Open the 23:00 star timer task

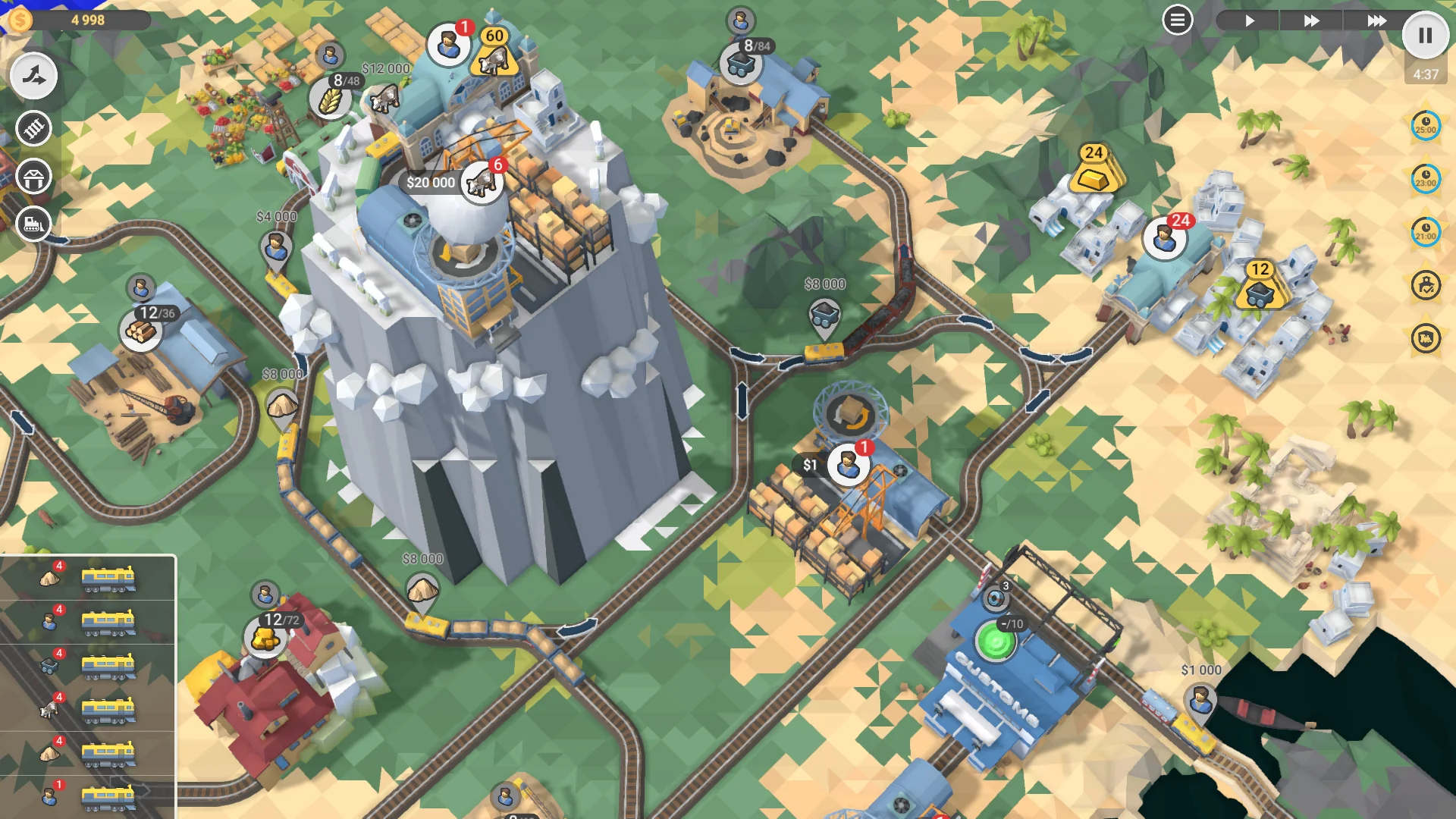point(1424,180)
